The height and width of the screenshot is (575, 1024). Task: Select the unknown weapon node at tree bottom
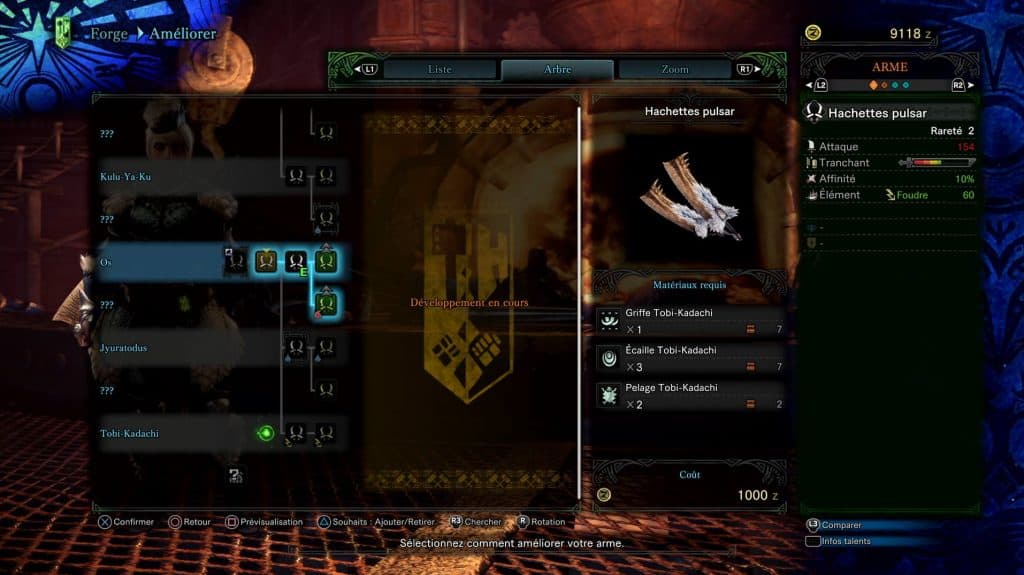click(x=235, y=476)
